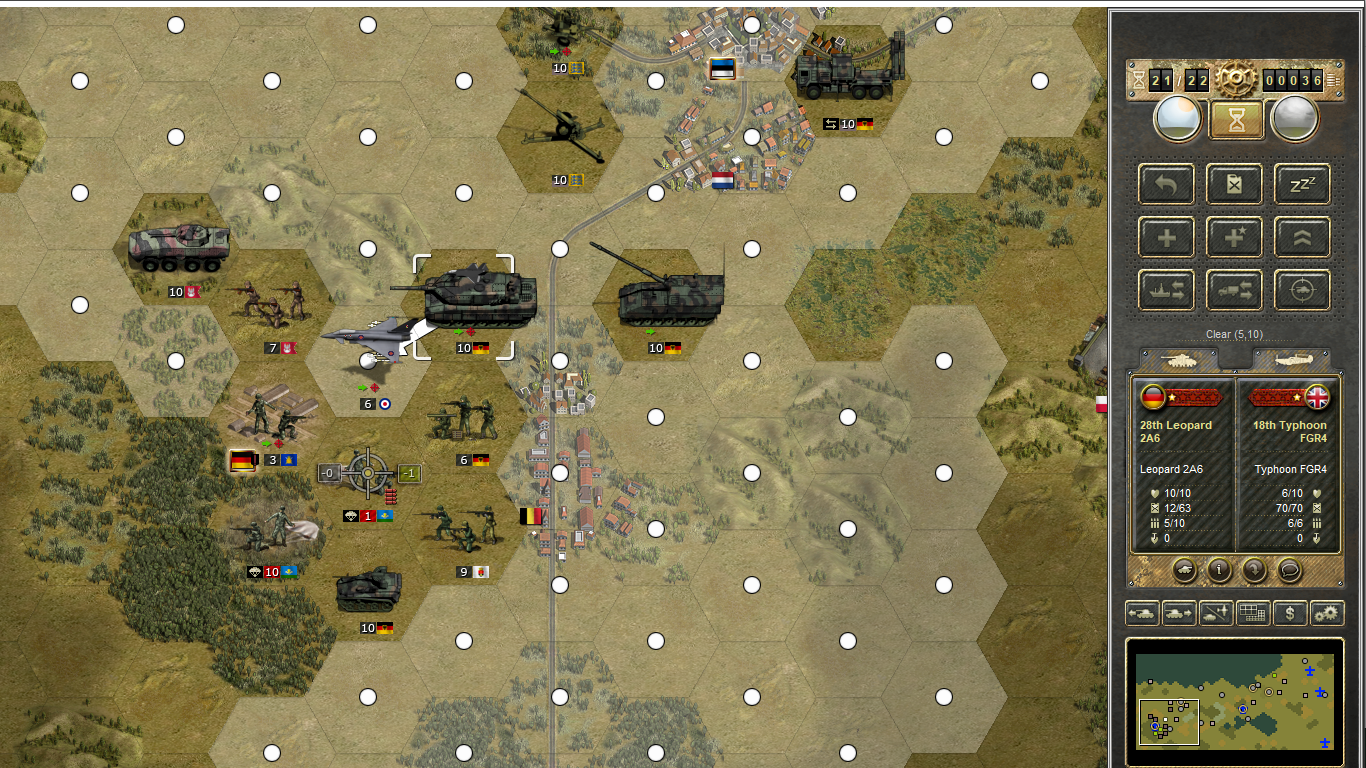The width and height of the screenshot is (1366, 768).
Task: Open the purchase screen (dollar button)
Action: 1290,613
